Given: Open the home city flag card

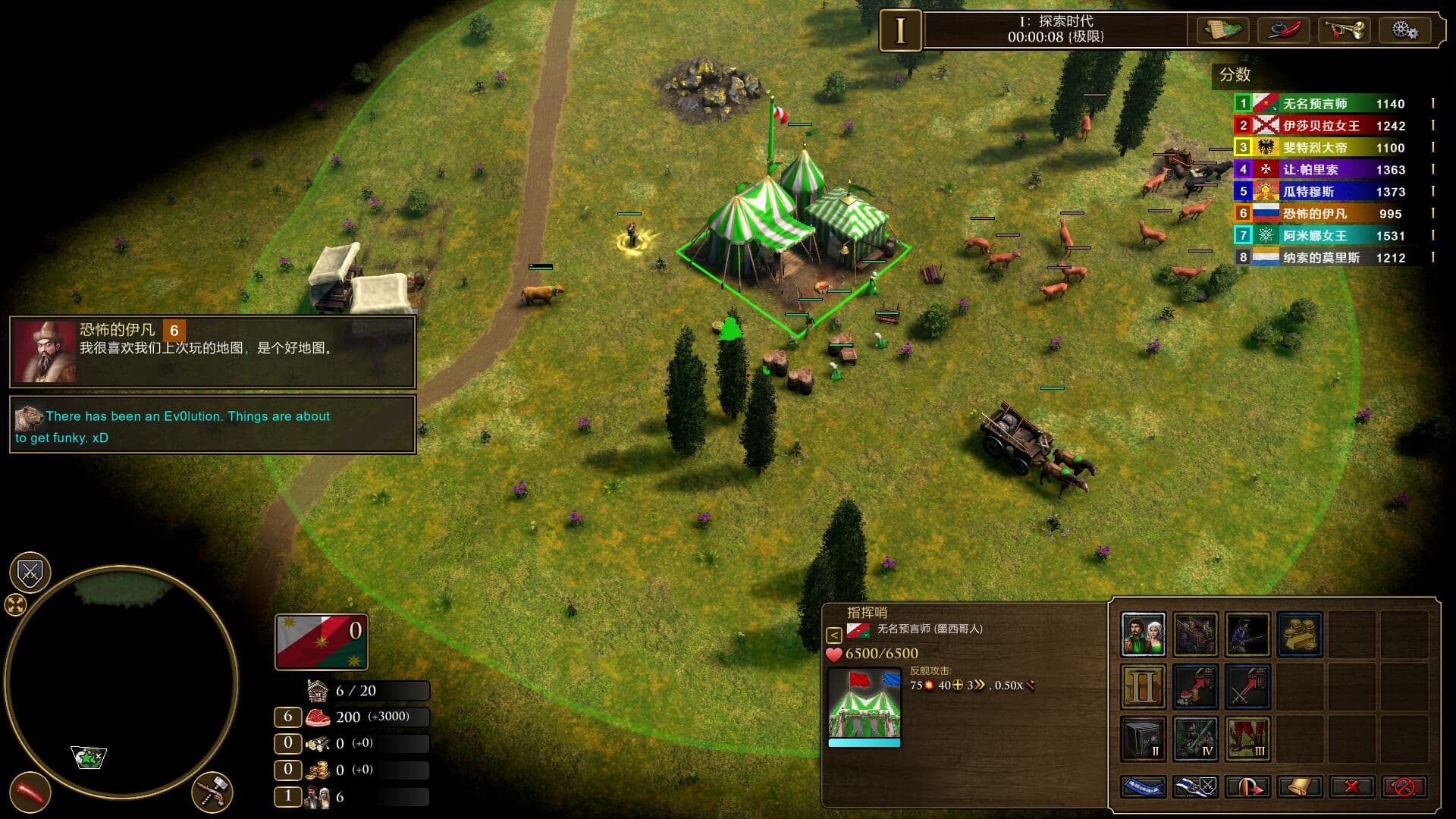Looking at the screenshot, I should [322, 642].
